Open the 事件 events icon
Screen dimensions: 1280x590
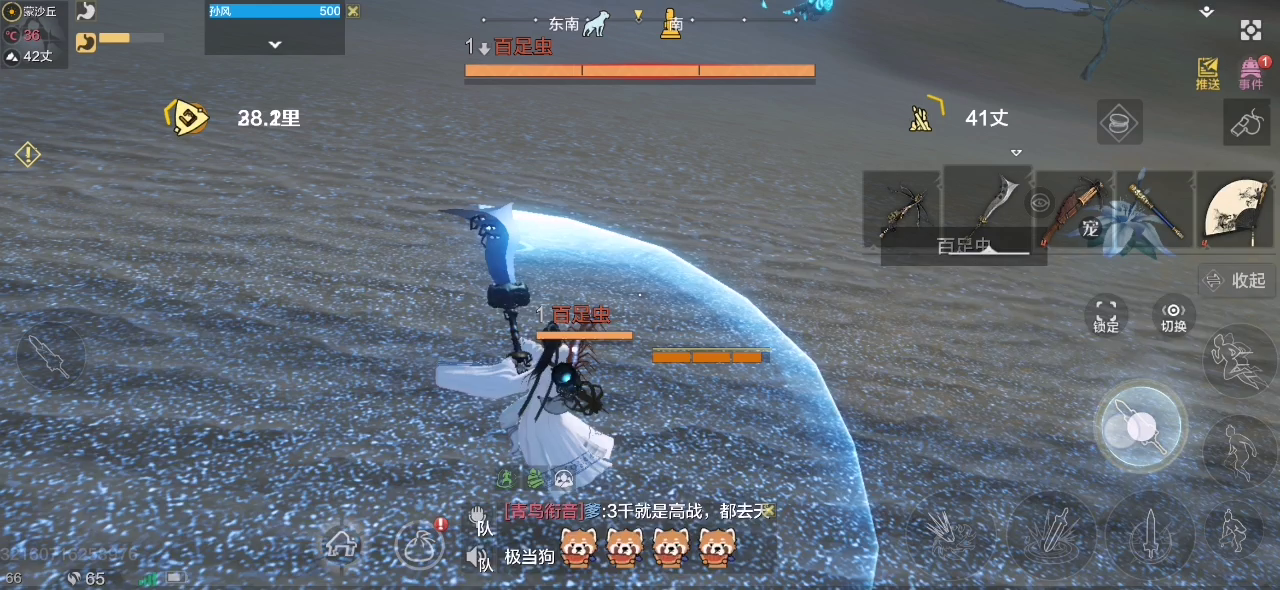point(1251,73)
